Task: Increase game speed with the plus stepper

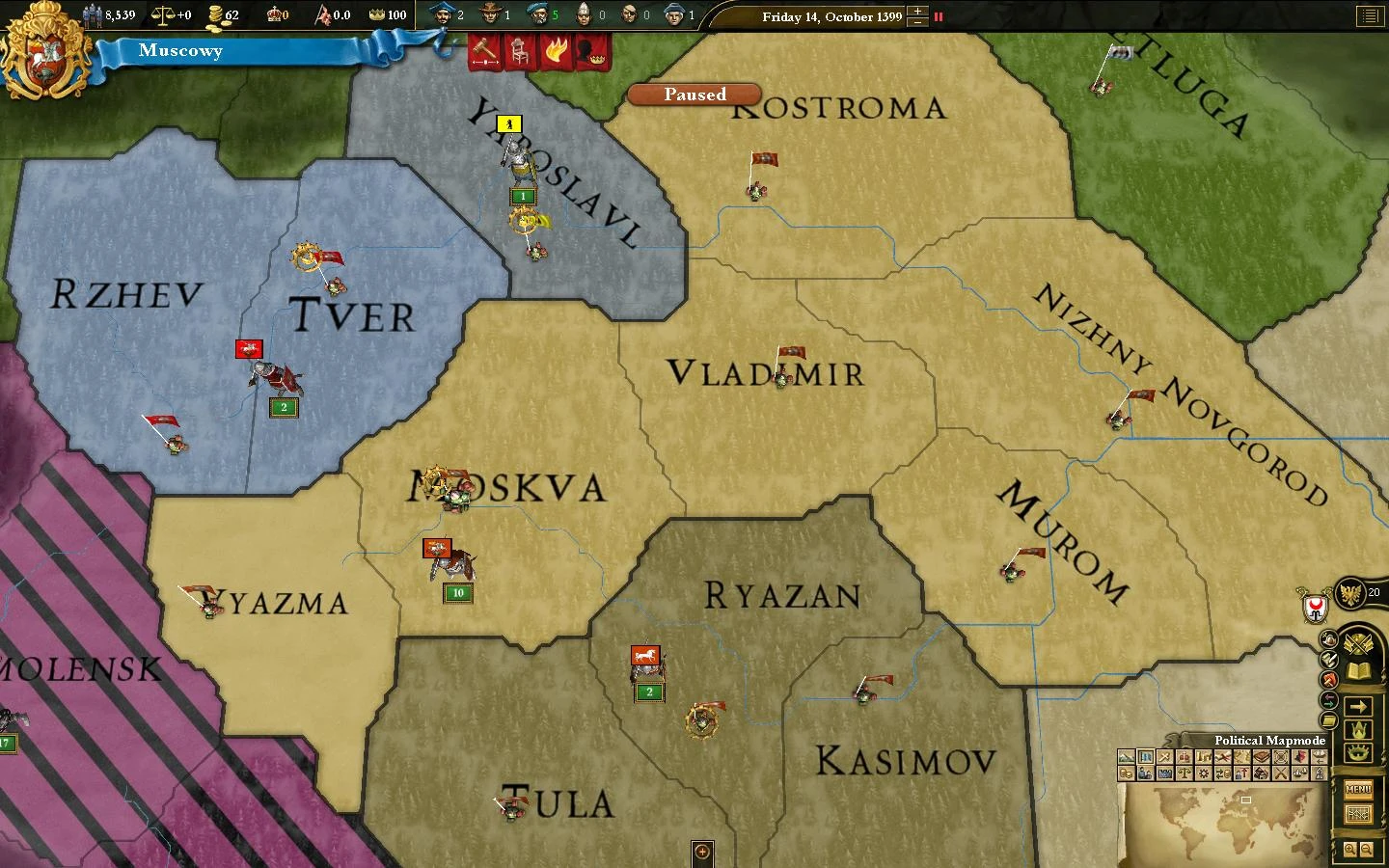Action: coord(917,12)
